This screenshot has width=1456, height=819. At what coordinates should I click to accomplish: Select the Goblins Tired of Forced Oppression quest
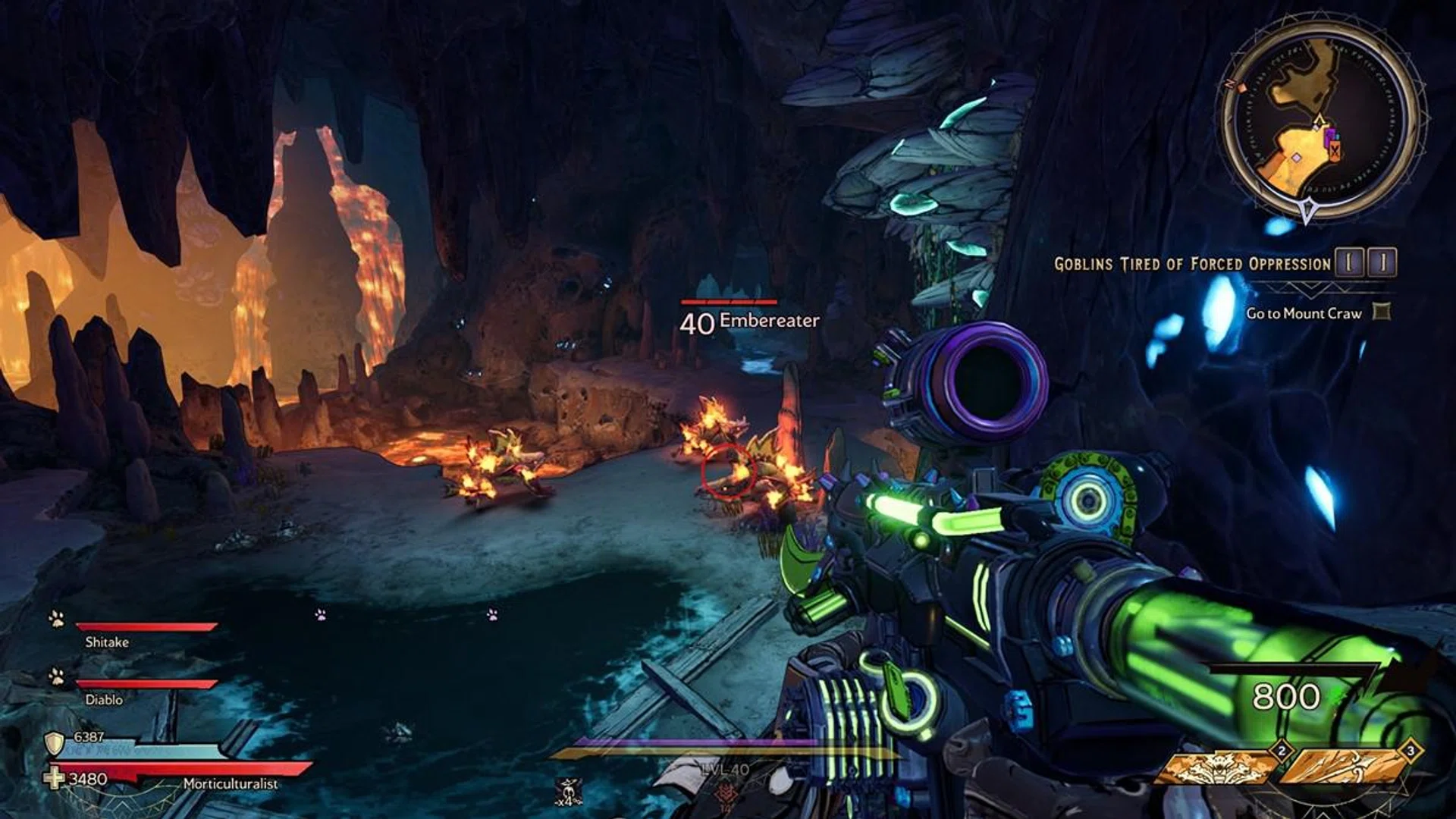pos(1192,264)
